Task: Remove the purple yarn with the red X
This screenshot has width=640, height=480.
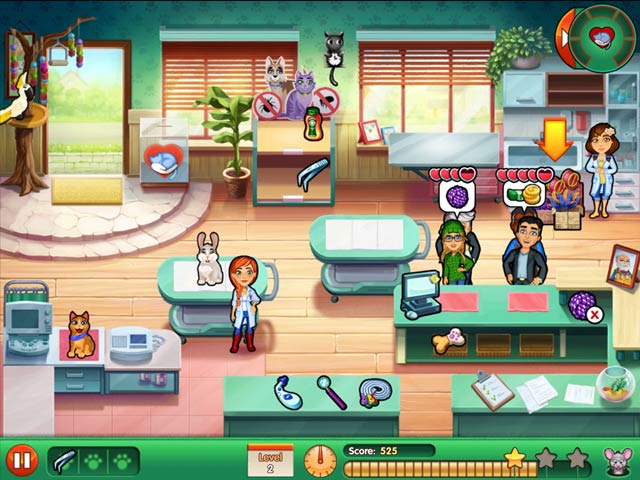Action: pos(583,303)
